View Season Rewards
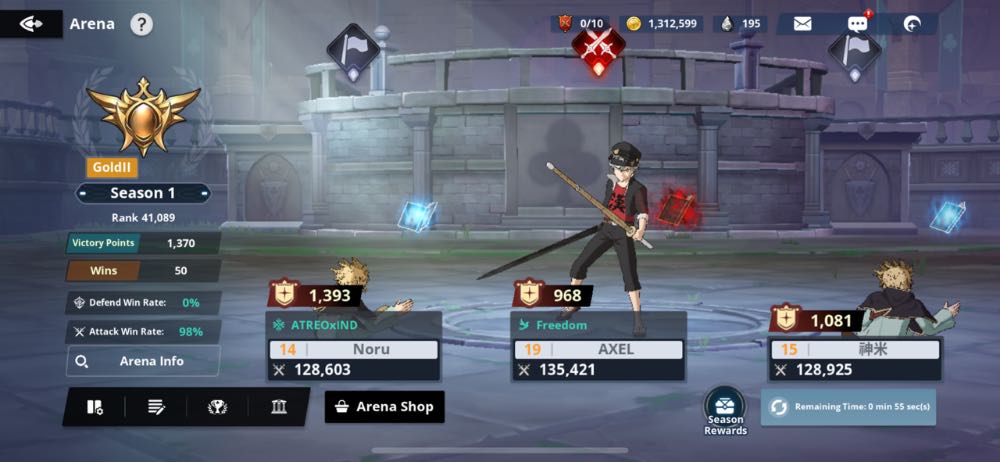 [725, 410]
